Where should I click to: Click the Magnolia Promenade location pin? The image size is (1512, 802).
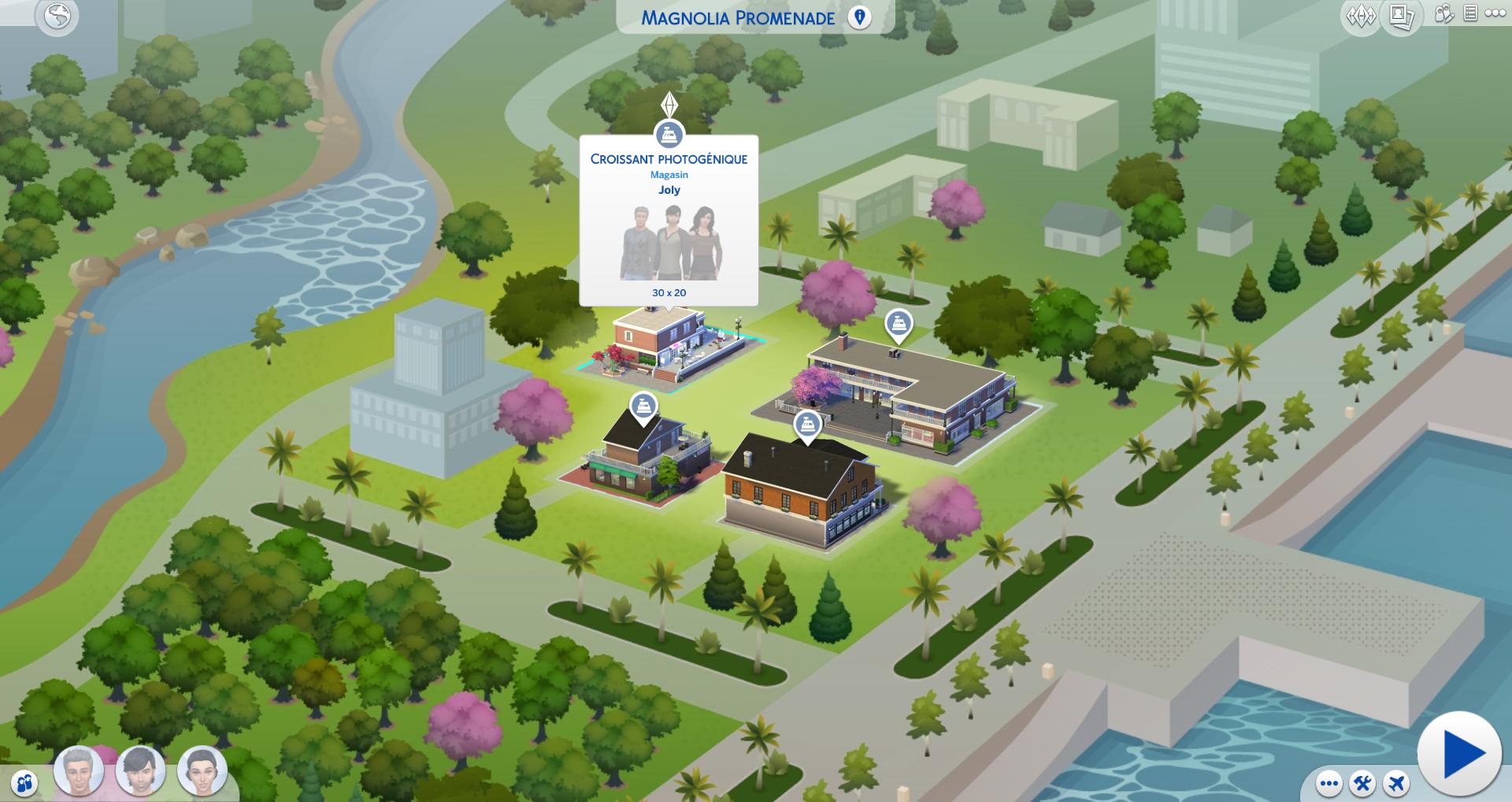coord(860,17)
